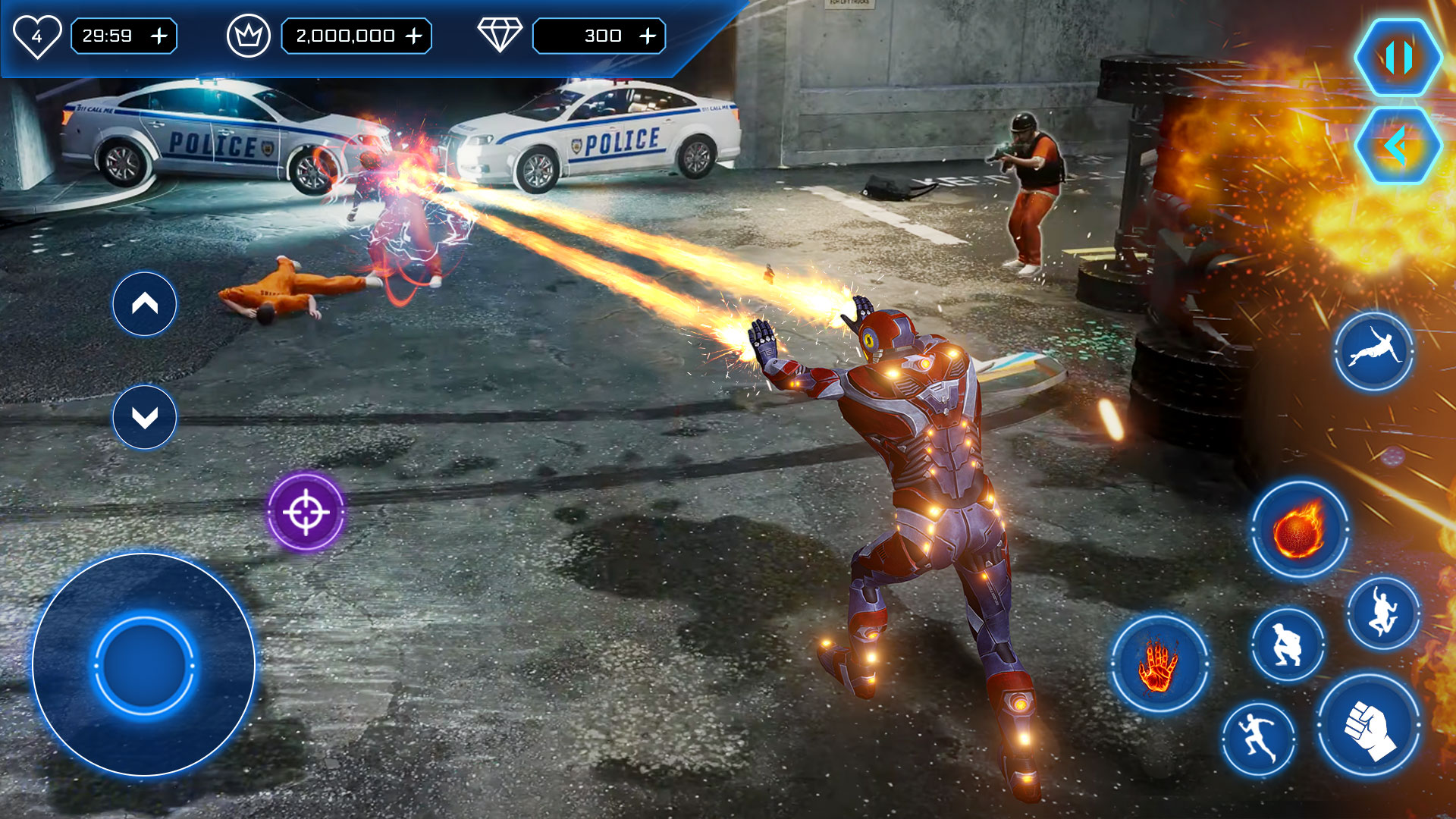The width and height of the screenshot is (1456, 819).
Task: Click the virtual movement joystick knob
Action: (x=144, y=665)
